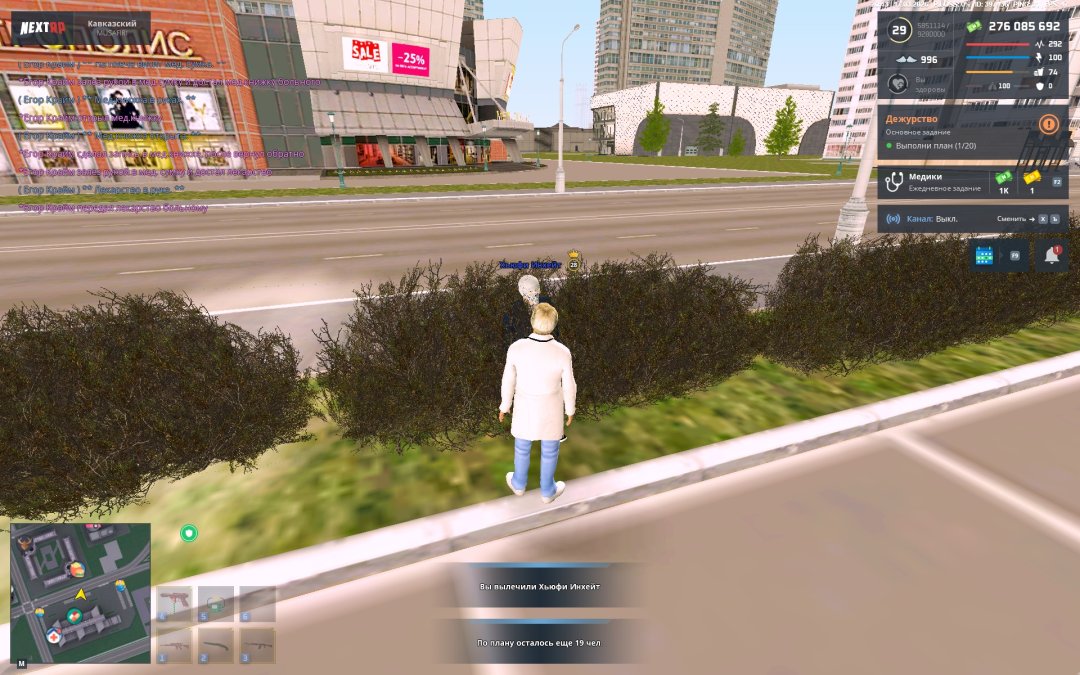Click the level 29 badge
Viewport: 1080px width, 675px height.
898,31
